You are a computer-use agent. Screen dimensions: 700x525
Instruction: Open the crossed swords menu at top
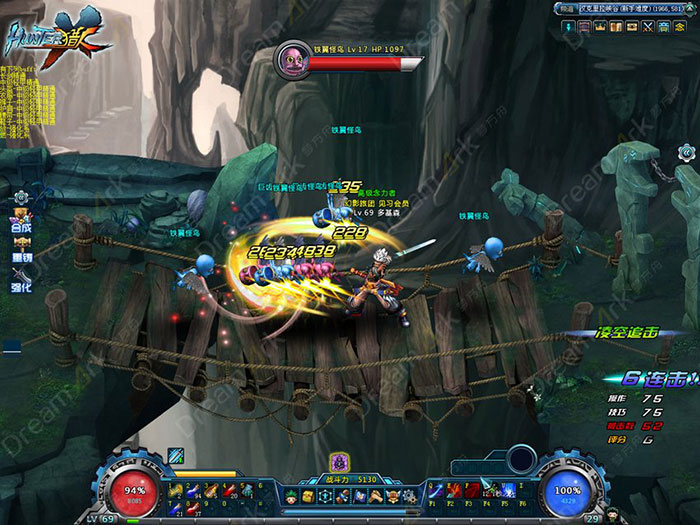[x=647, y=26]
